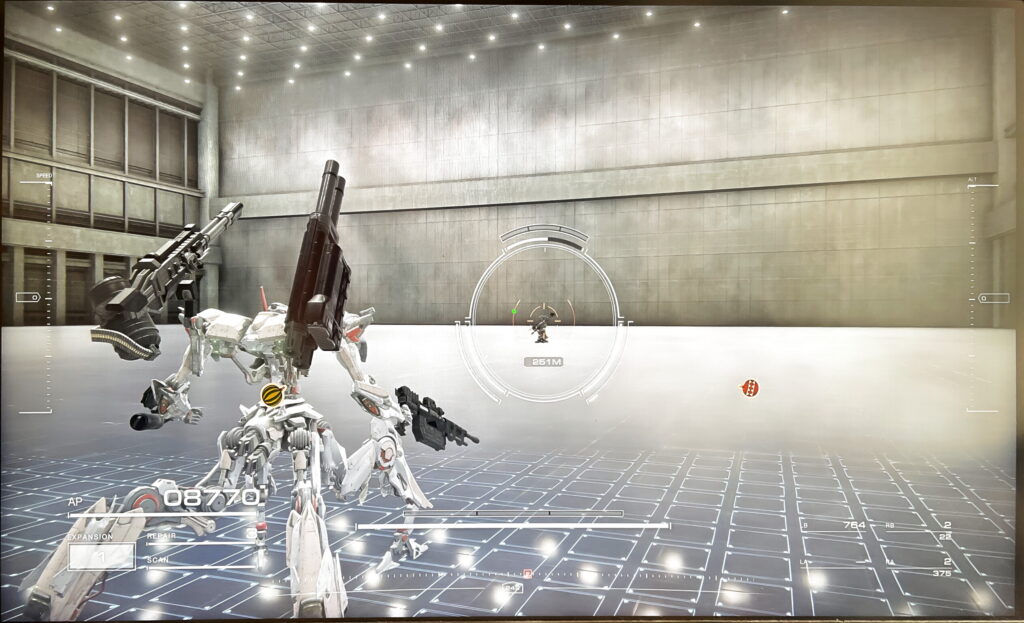Viewport: 1024px width, 623px height.
Task: Click the yellow striped marker icon
Action: click(271, 395)
